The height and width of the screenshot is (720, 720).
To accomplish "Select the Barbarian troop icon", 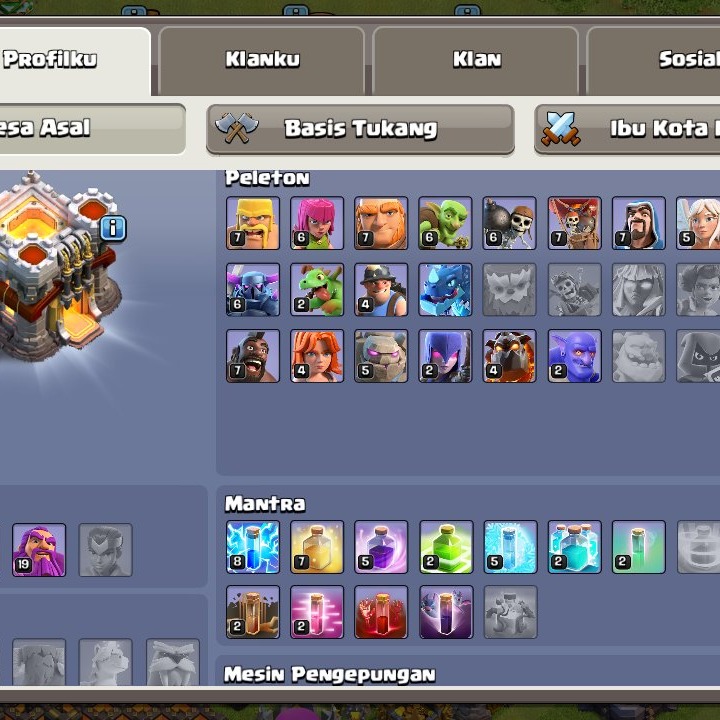I will 253,222.
